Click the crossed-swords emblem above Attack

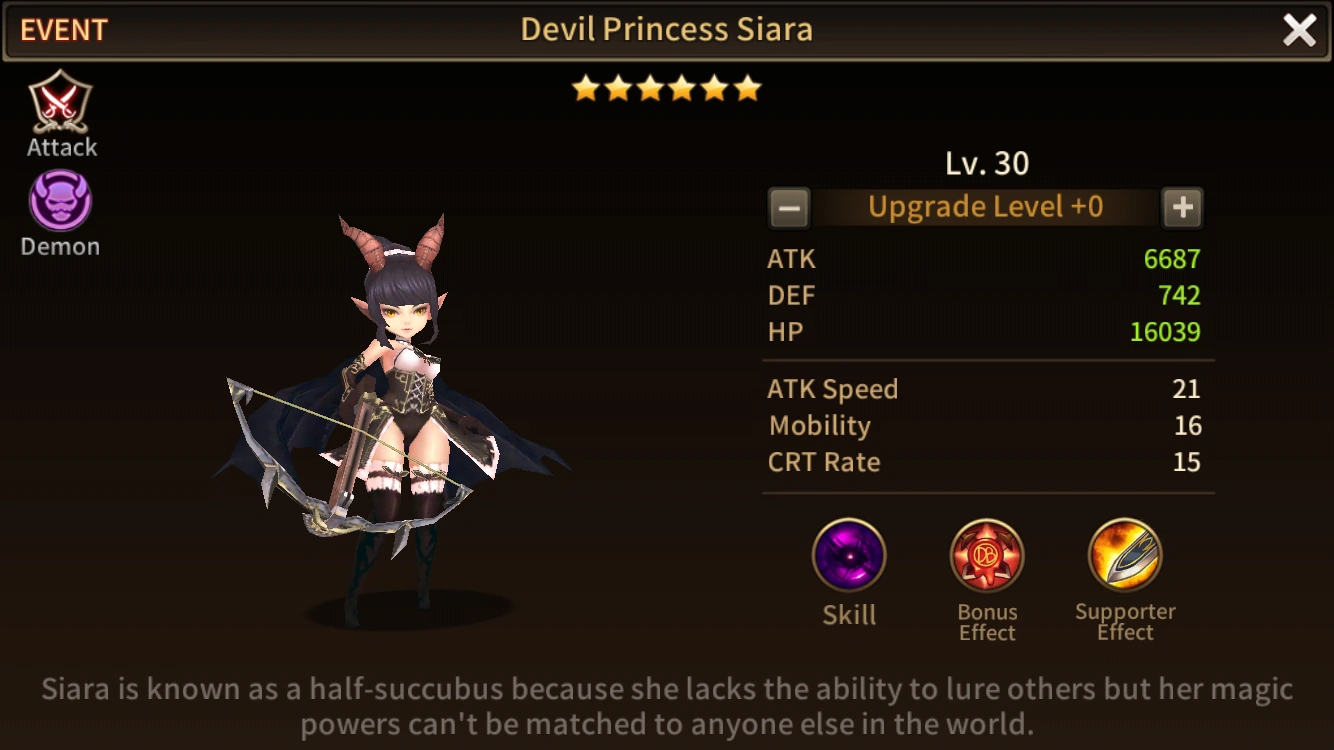(x=60, y=100)
